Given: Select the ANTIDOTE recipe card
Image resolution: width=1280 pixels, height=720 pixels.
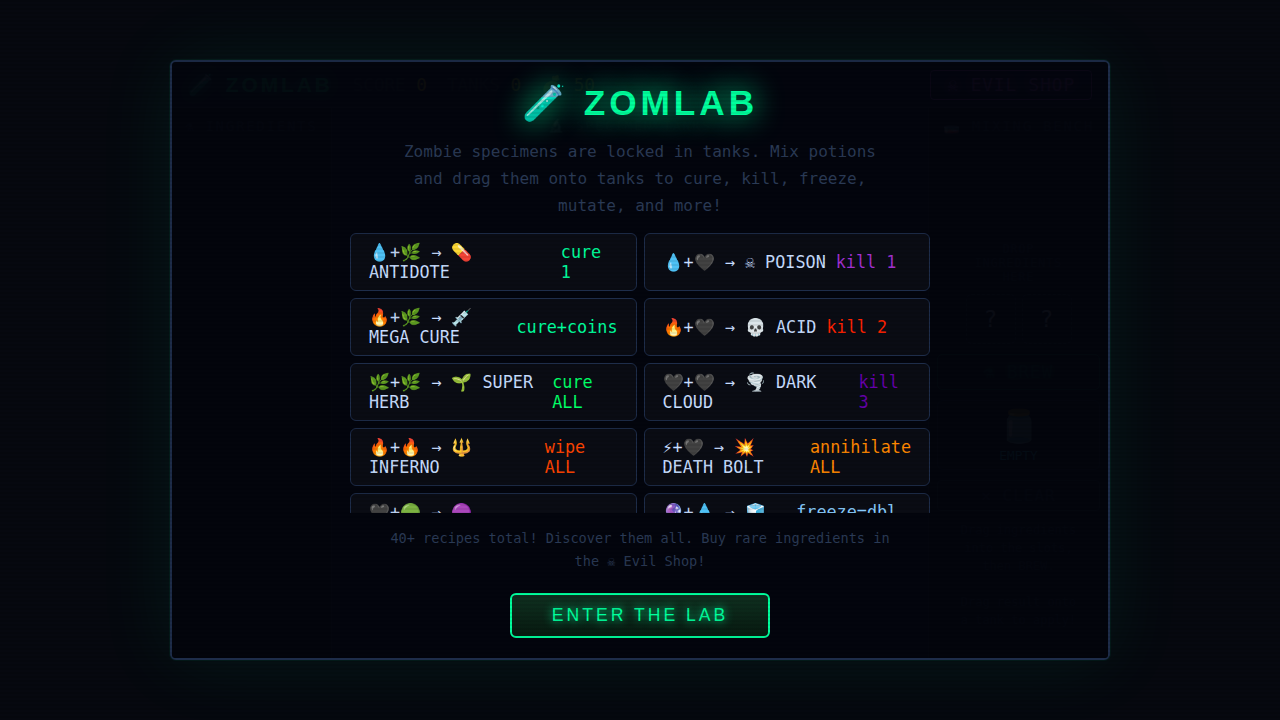Looking at the screenshot, I should [492, 261].
